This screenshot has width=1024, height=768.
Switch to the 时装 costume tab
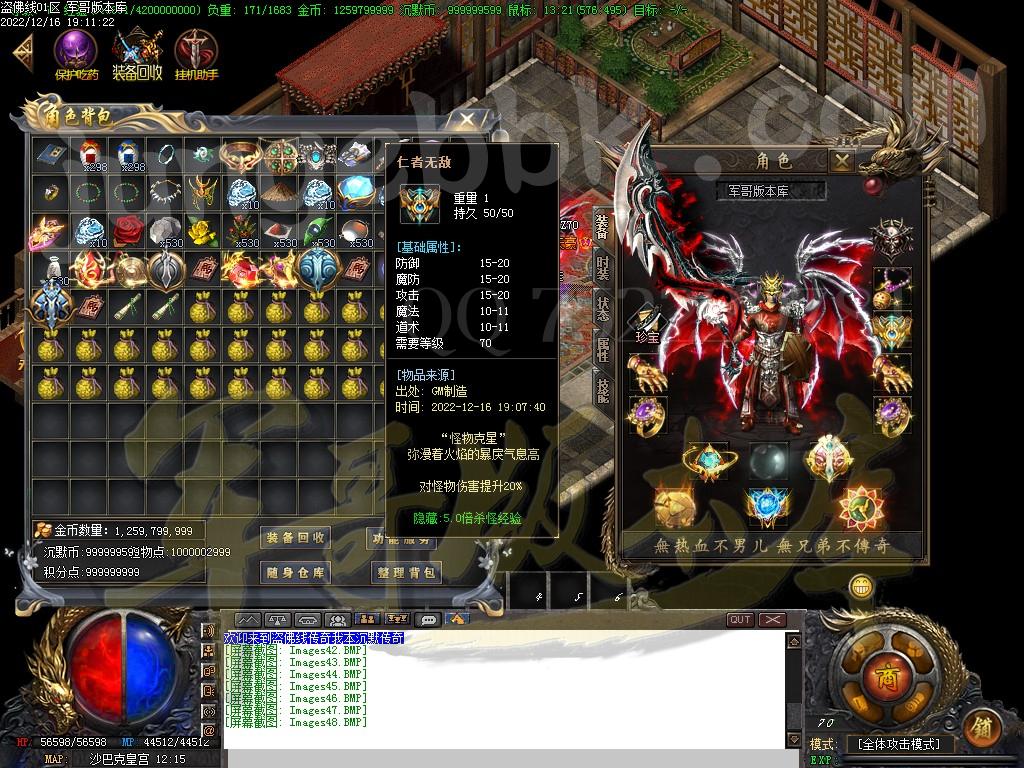[x=602, y=268]
